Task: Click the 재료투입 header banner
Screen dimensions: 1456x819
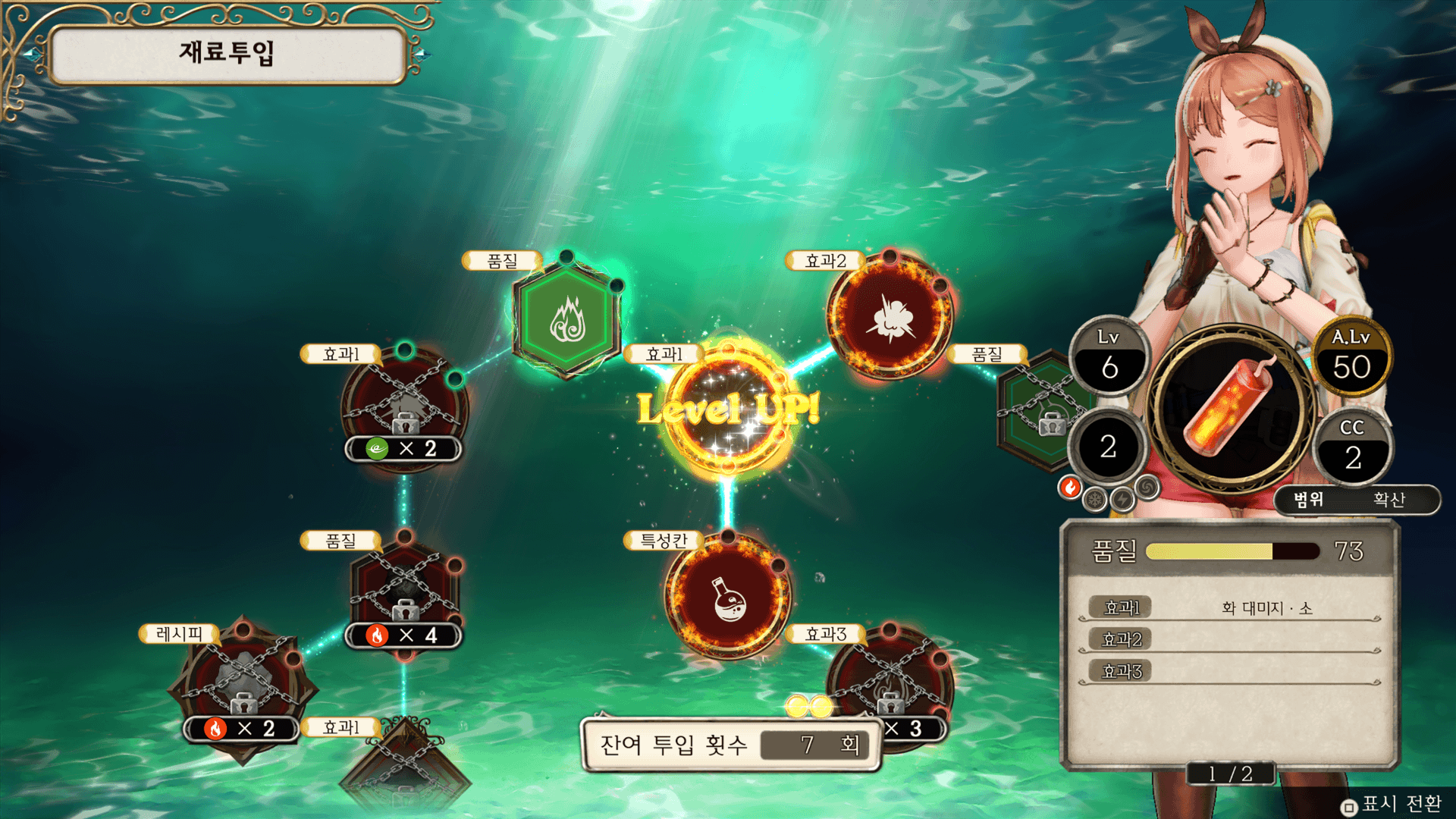Action: (226, 53)
